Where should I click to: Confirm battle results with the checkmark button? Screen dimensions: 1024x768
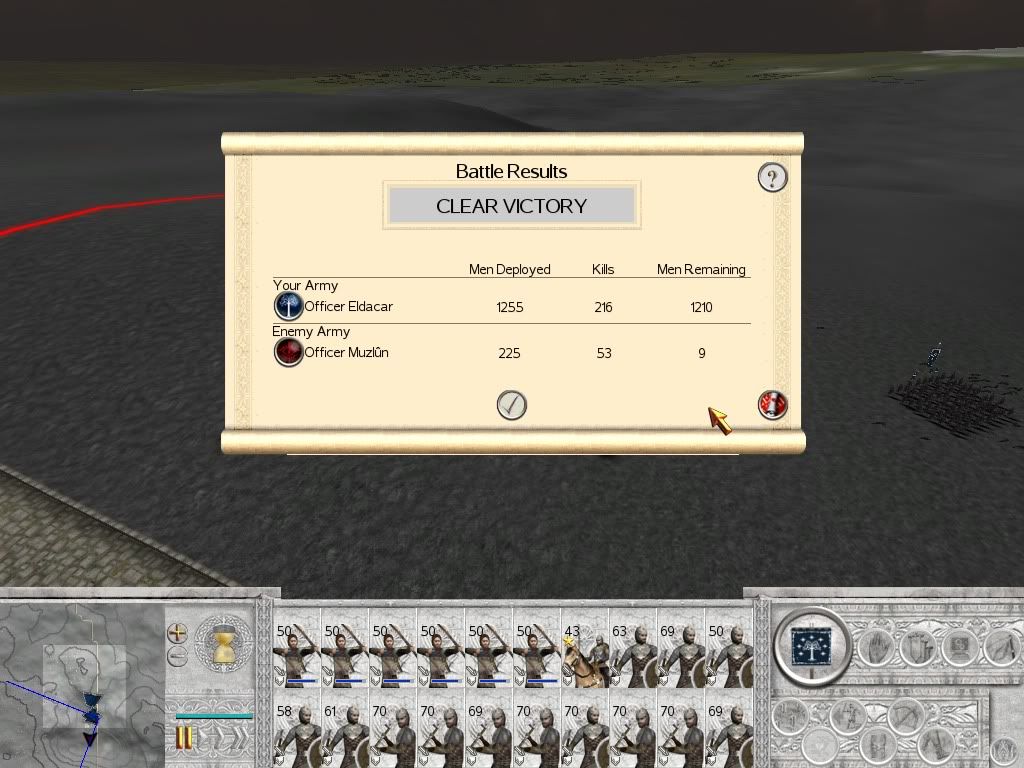pos(511,405)
